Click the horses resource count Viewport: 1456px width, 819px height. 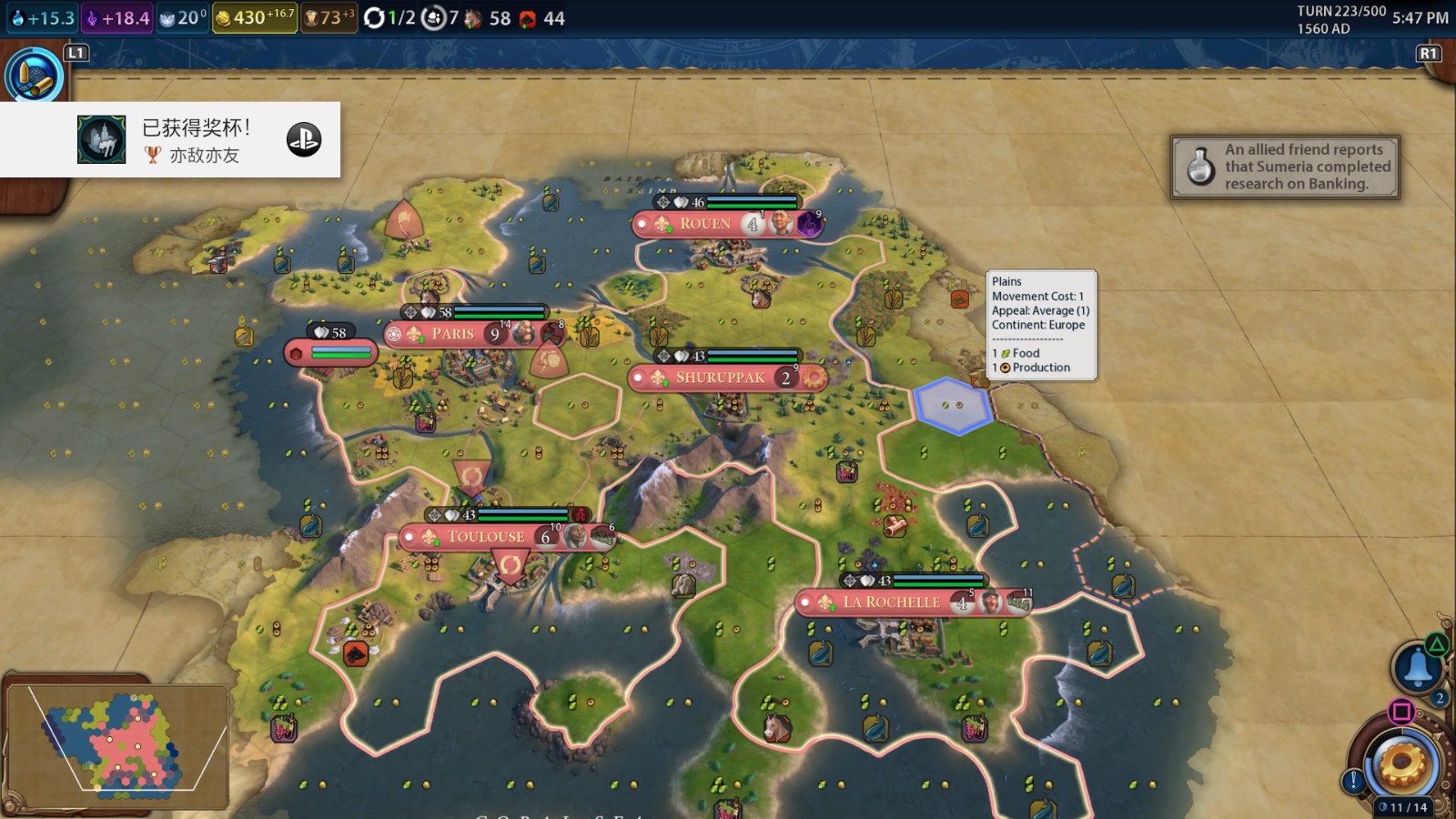pos(490,18)
